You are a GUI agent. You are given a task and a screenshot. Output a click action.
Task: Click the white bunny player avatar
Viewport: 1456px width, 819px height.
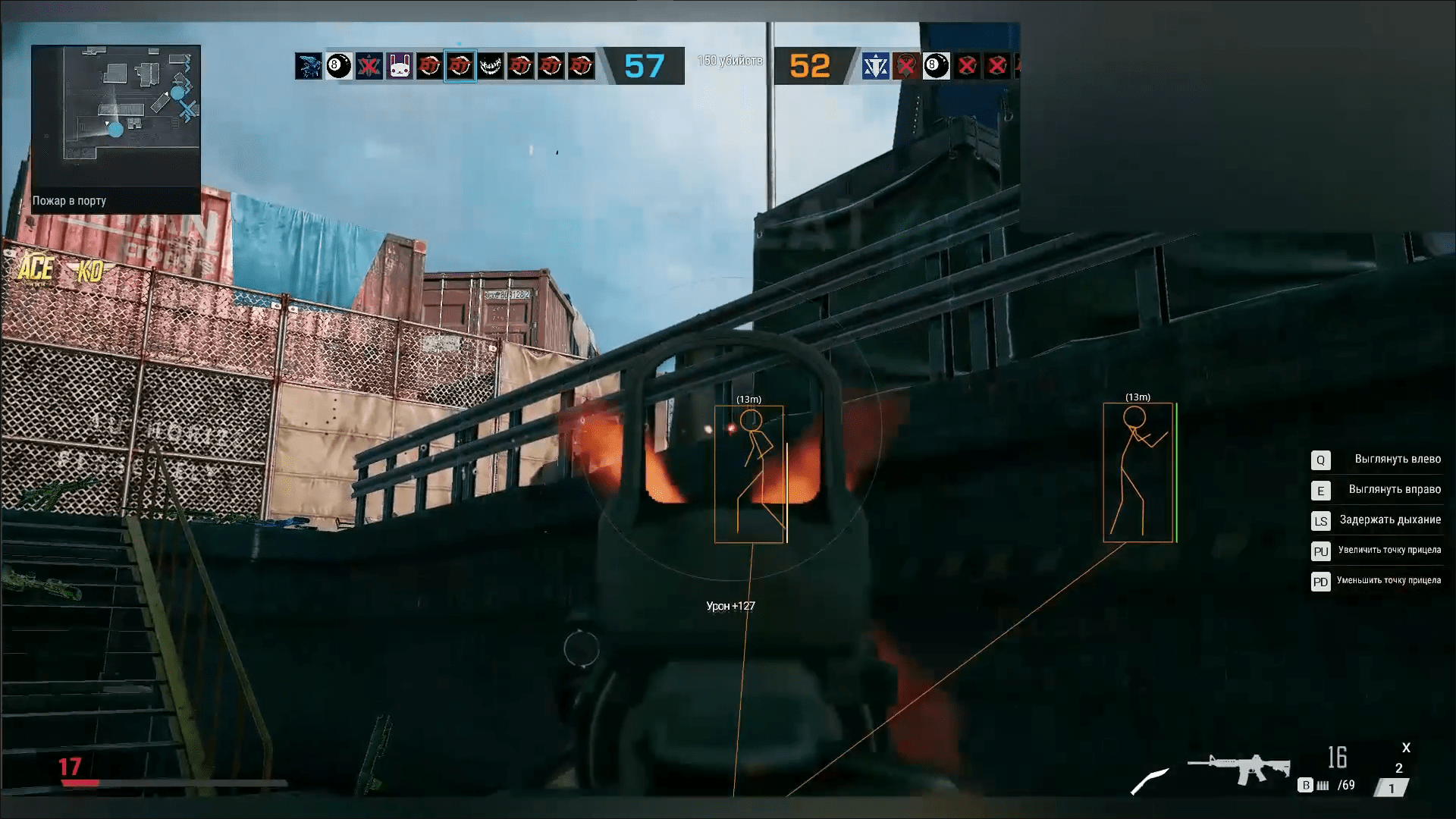(x=400, y=67)
